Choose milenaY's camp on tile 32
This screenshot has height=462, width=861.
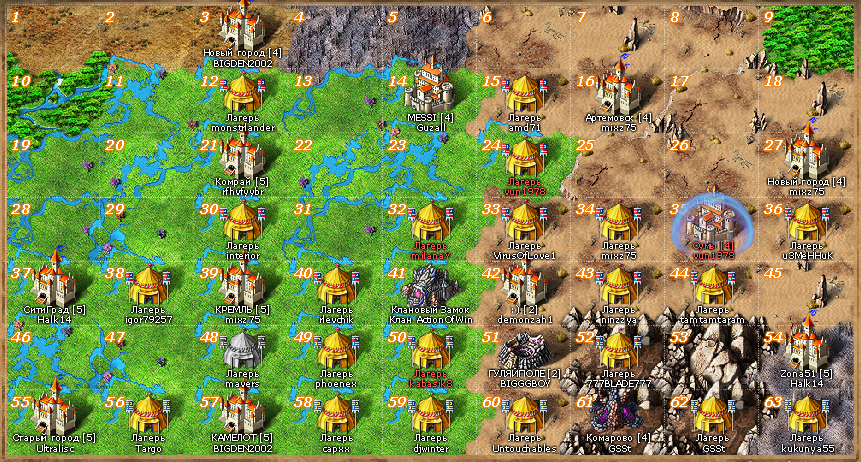click(x=431, y=222)
